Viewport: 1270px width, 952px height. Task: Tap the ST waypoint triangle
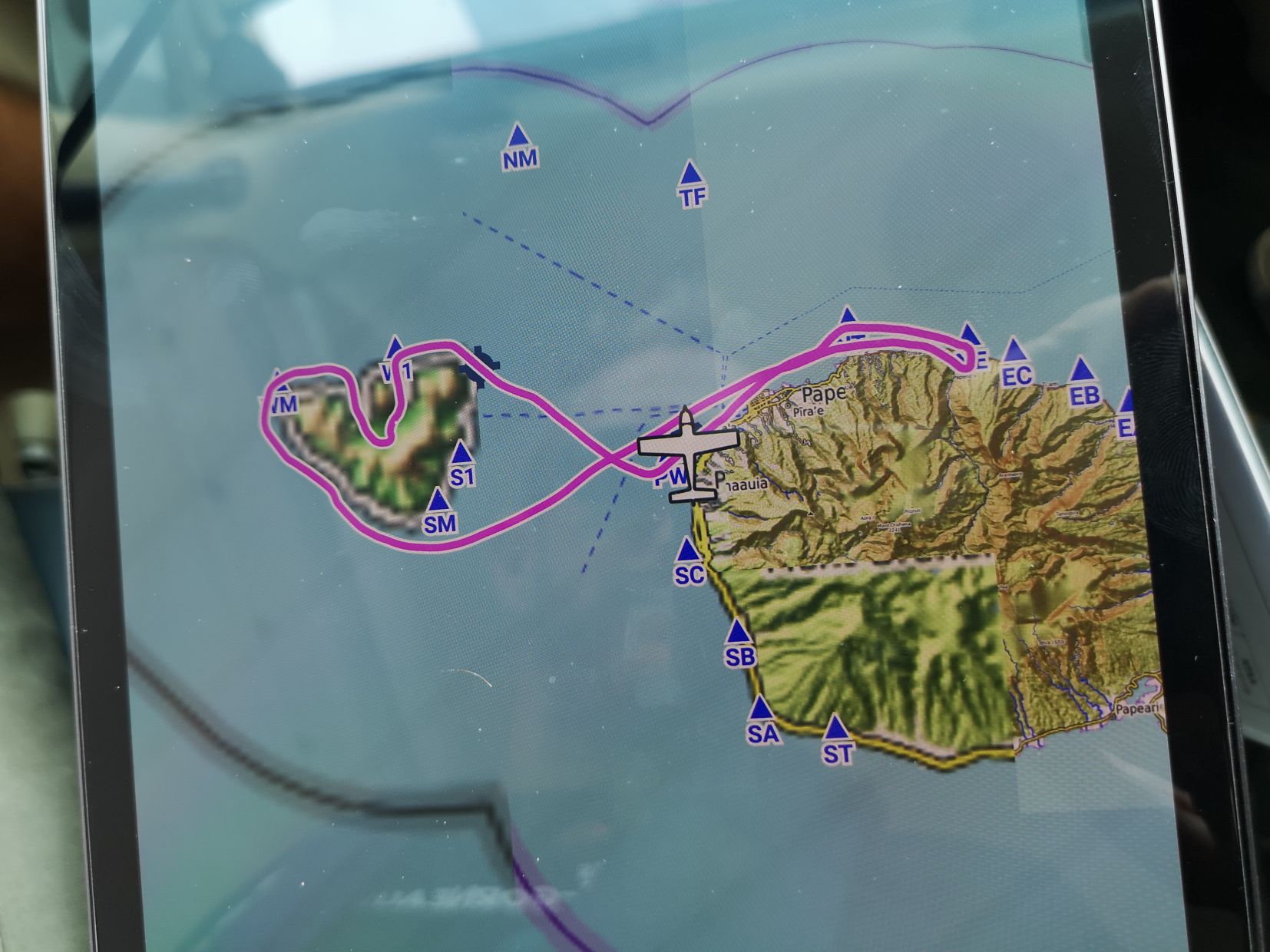[x=836, y=728]
